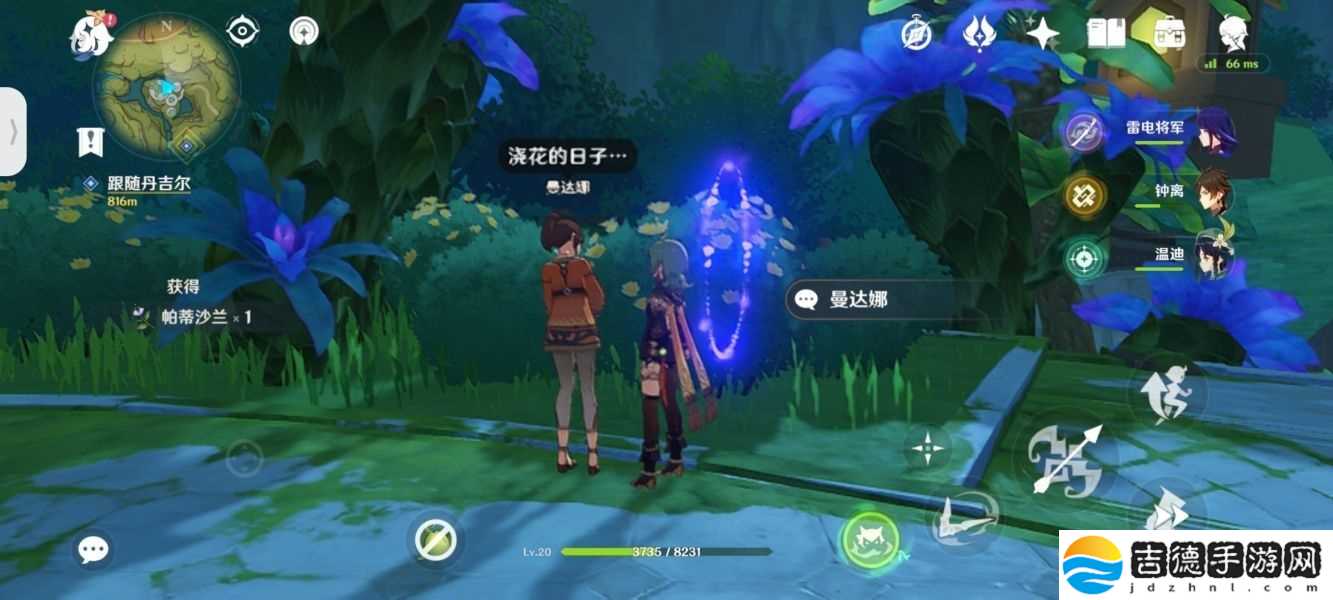
Task: Open the backpack inventory
Action: point(1166,34)
